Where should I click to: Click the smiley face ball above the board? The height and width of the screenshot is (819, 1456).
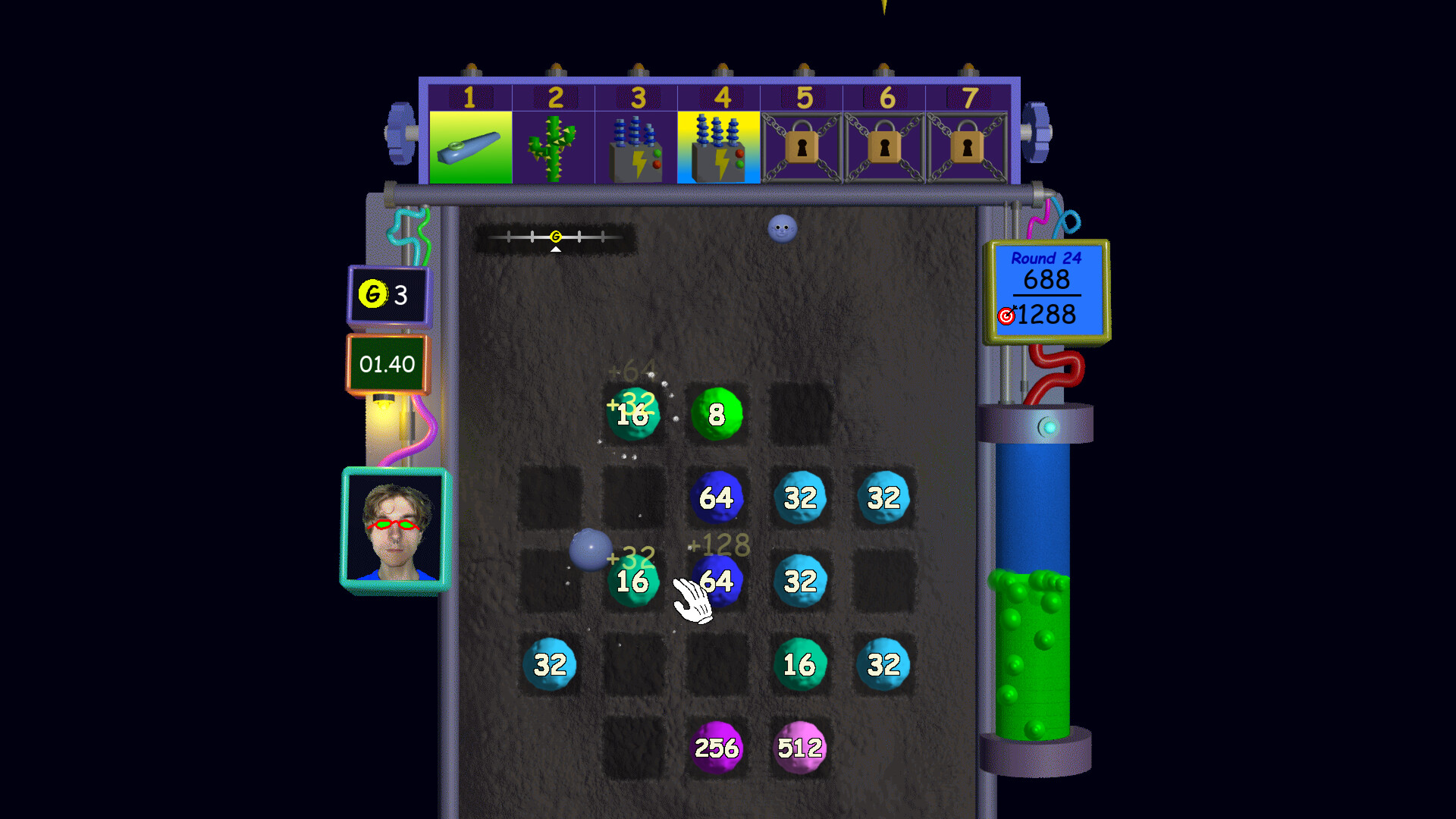point(782,229)
